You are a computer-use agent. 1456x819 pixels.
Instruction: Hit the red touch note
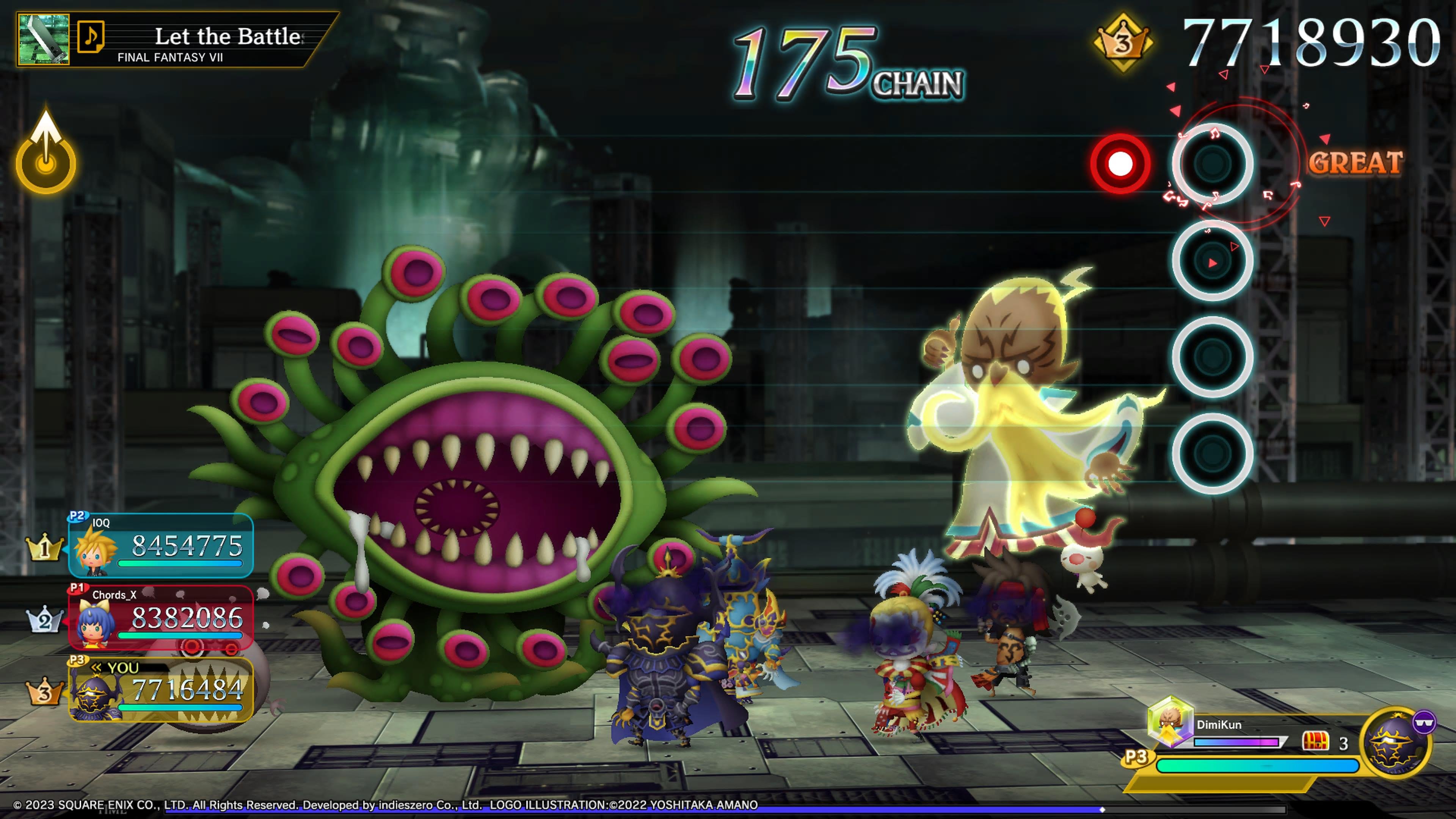(x=1120, y=164)
